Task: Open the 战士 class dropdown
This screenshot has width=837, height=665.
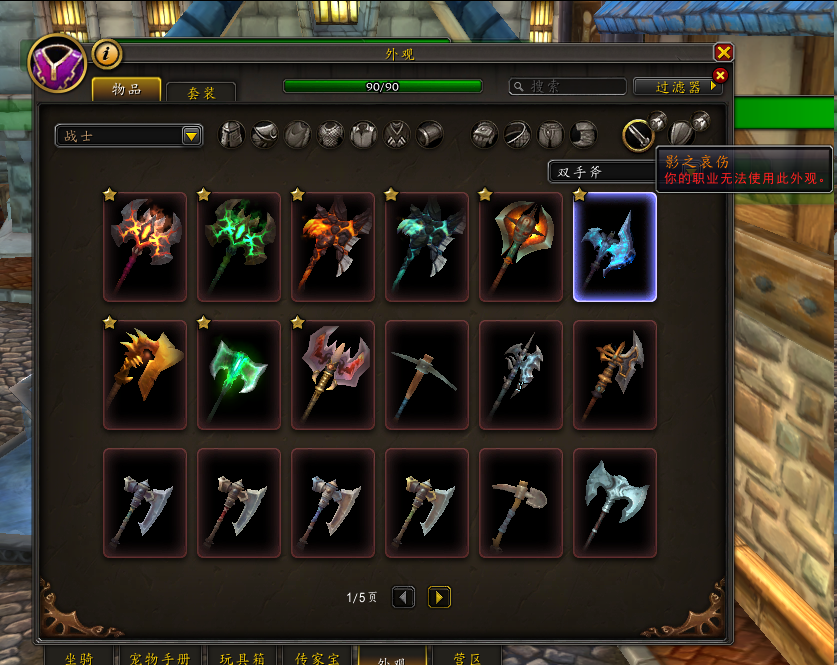Action: tap(192, 136)
